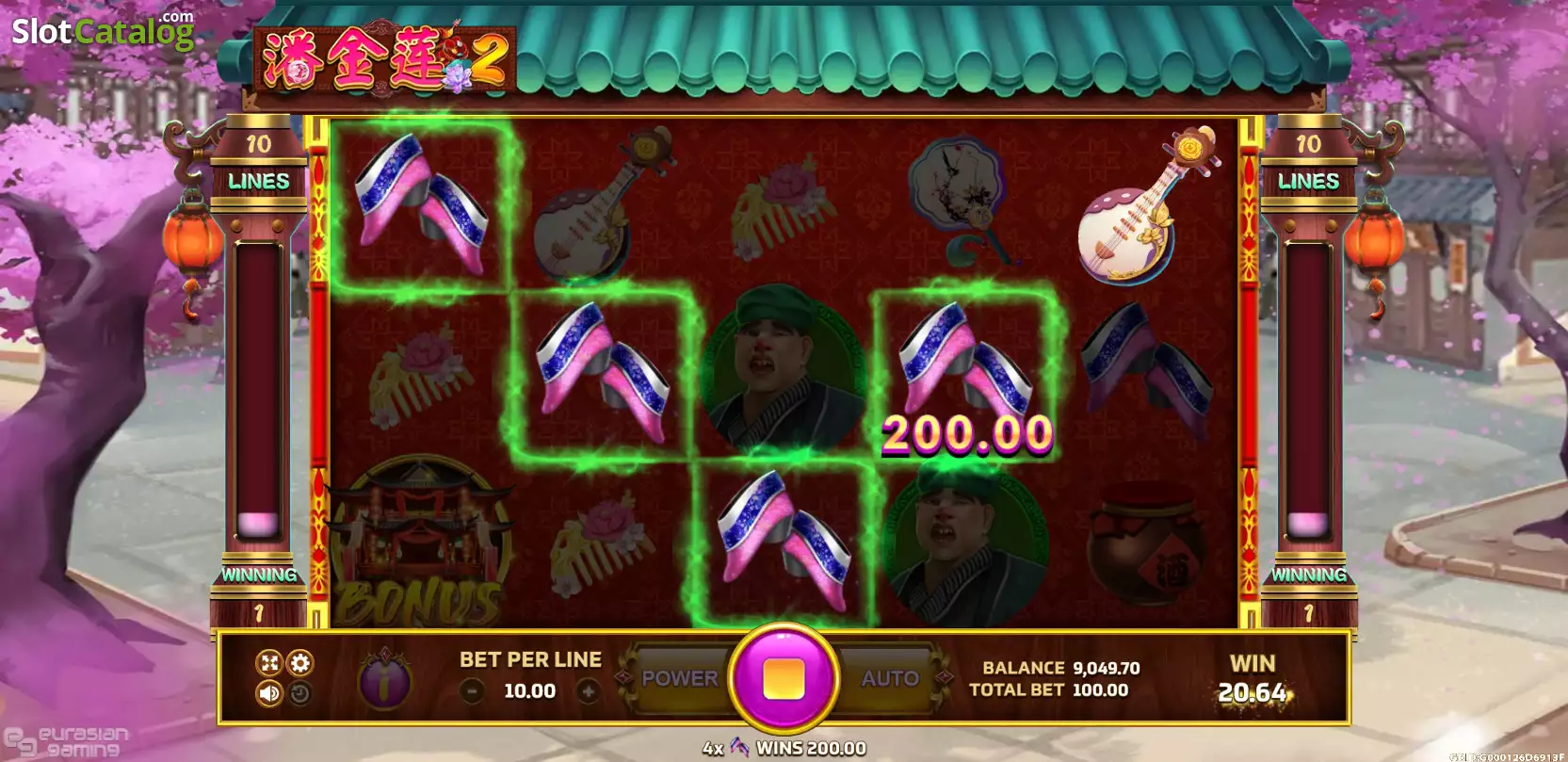Enable AUTO play mode

pyautogui.click(x=891, y=676)
